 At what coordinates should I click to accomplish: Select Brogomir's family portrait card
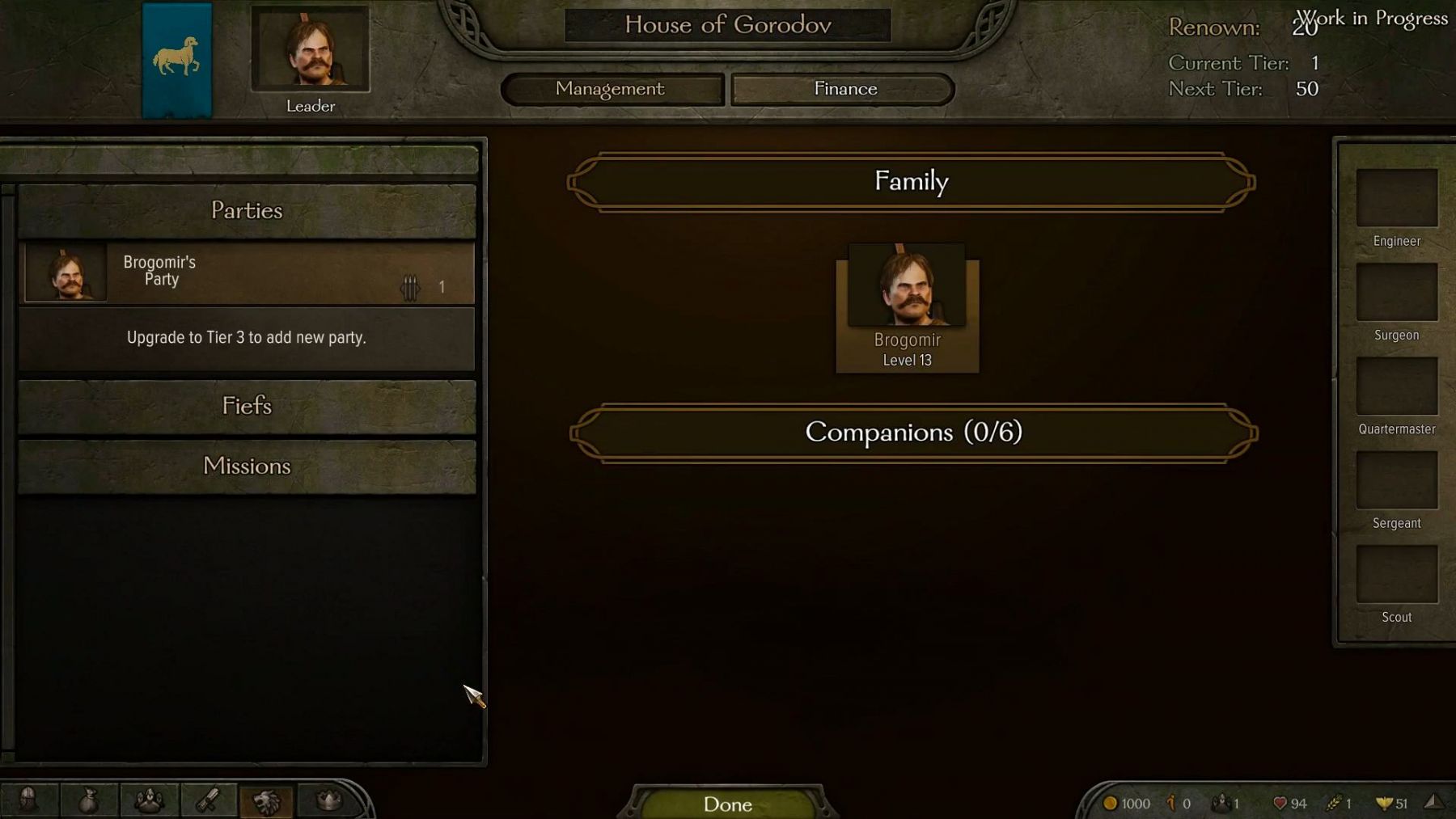click(x=907, y=307)
